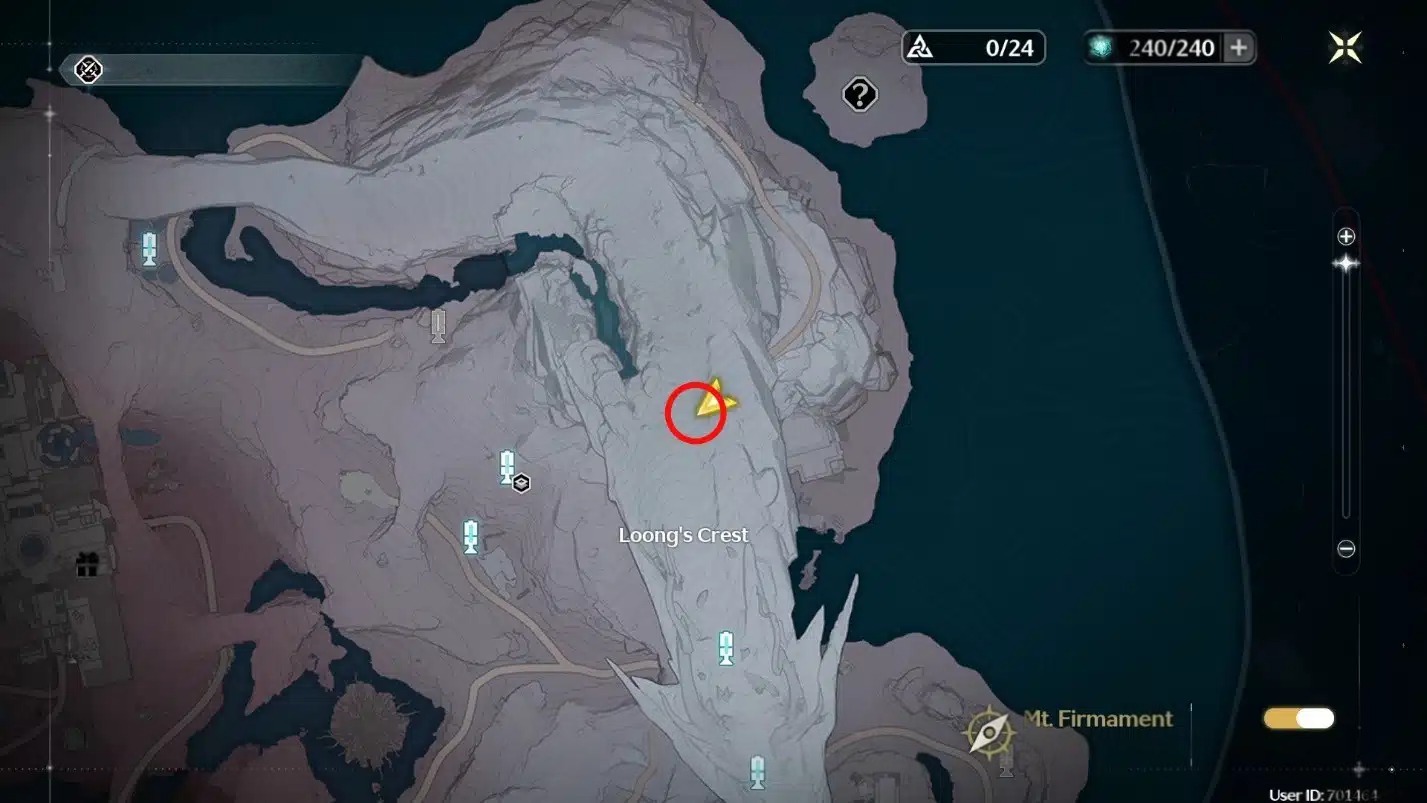Click the map zoom-out minus button
Screen dimensions: 1427x803
[x=1346, y=548]
